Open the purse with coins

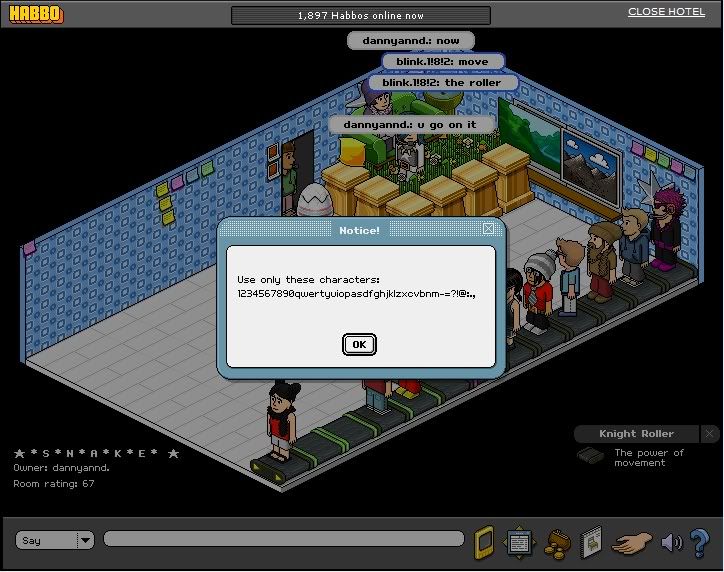556,542
